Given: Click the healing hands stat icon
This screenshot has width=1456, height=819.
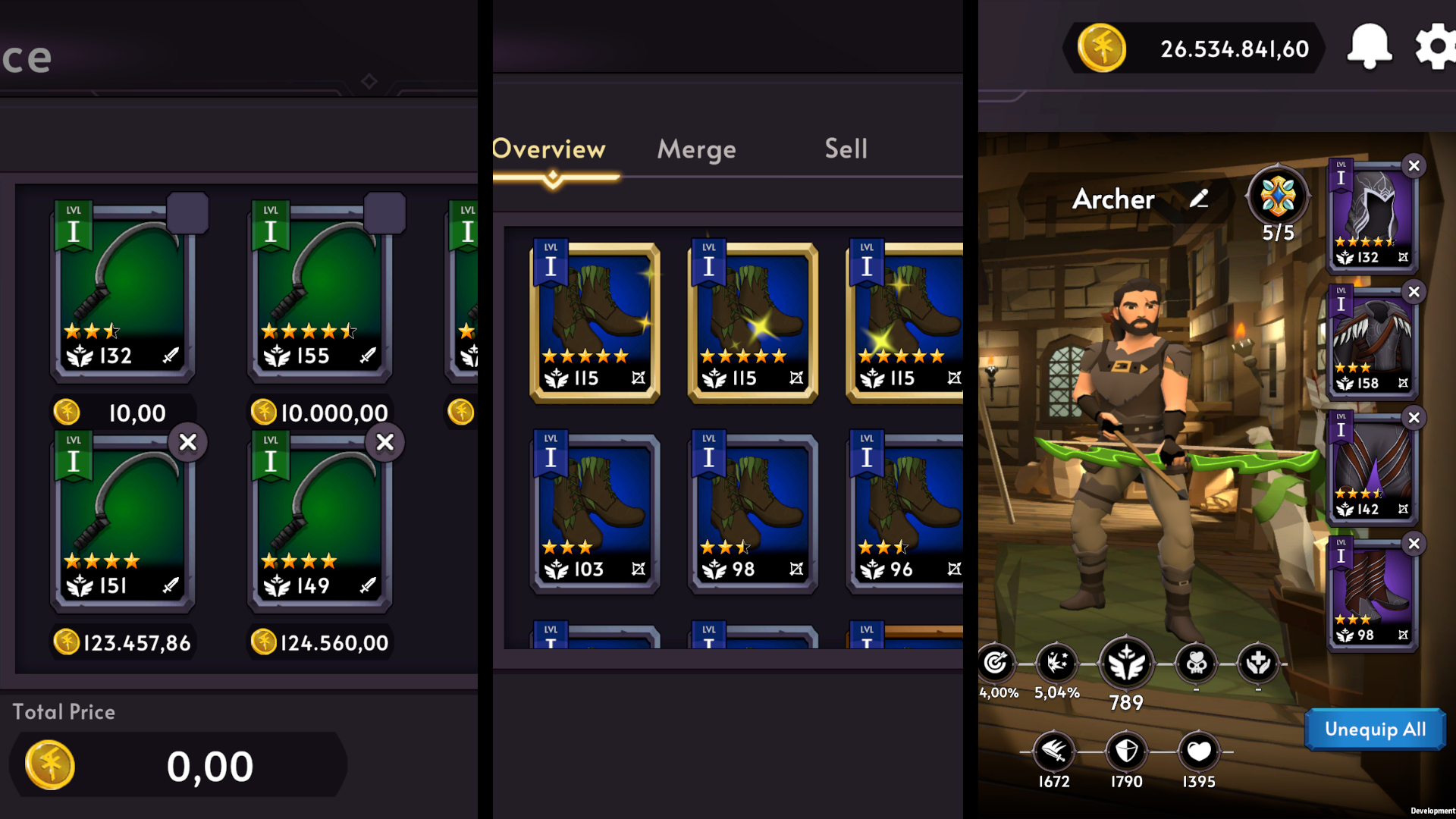Looking at the screenshot, I should click(x=1259, y=664).
